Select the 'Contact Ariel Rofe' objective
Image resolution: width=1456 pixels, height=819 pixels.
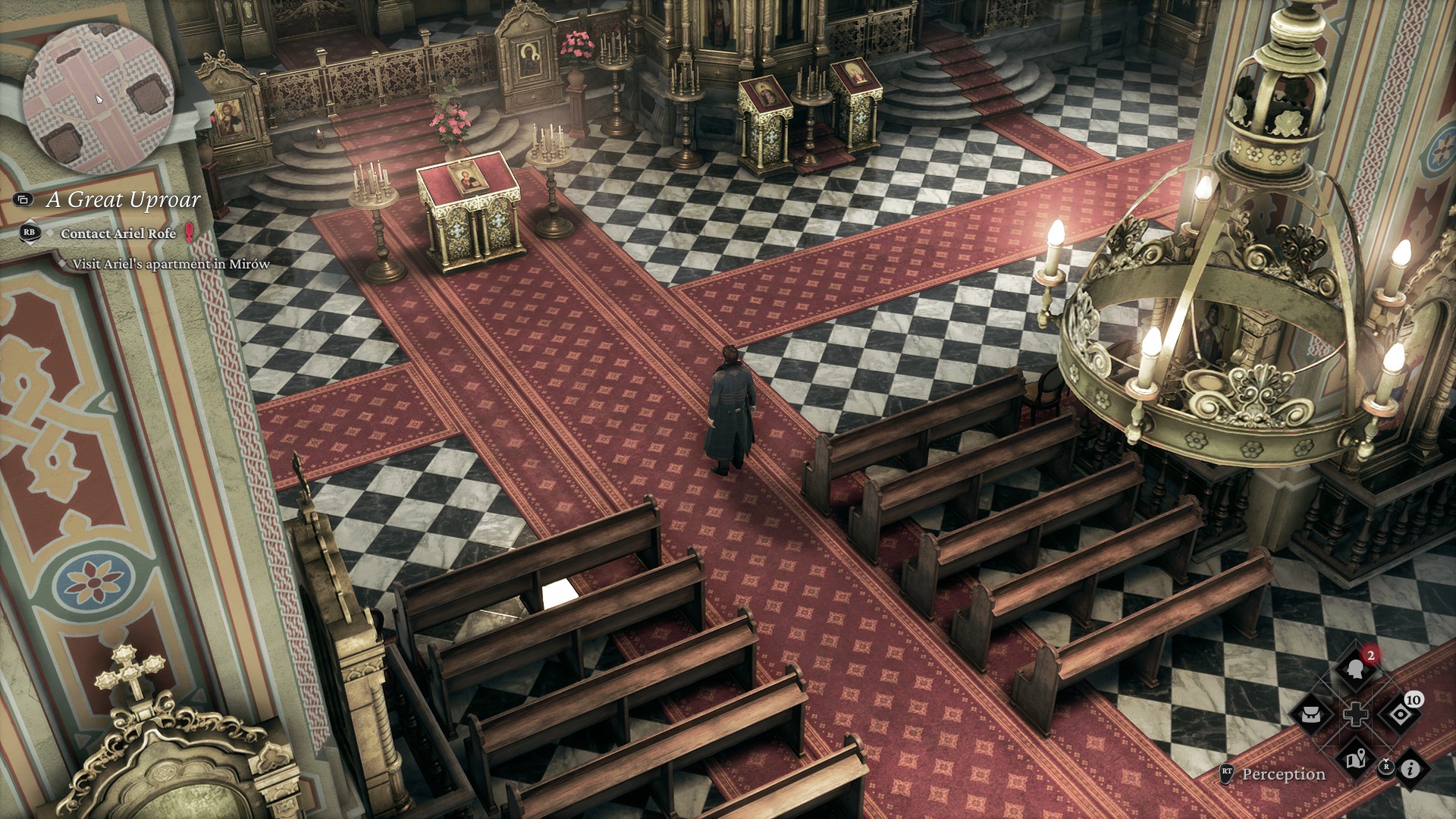click(118, 234)
